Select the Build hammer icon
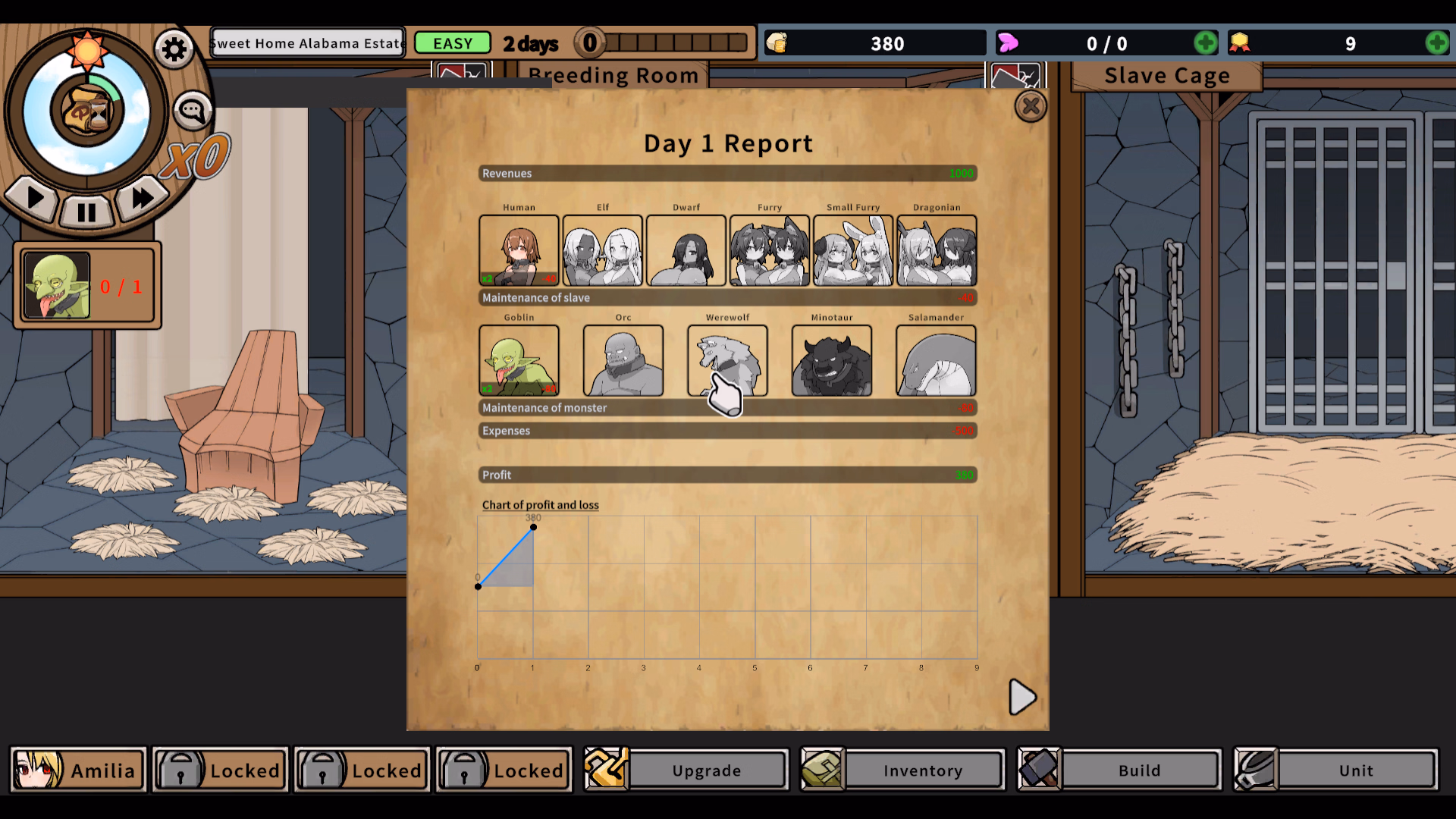Screen dimensions: 1456x819 click(1040, 770)
